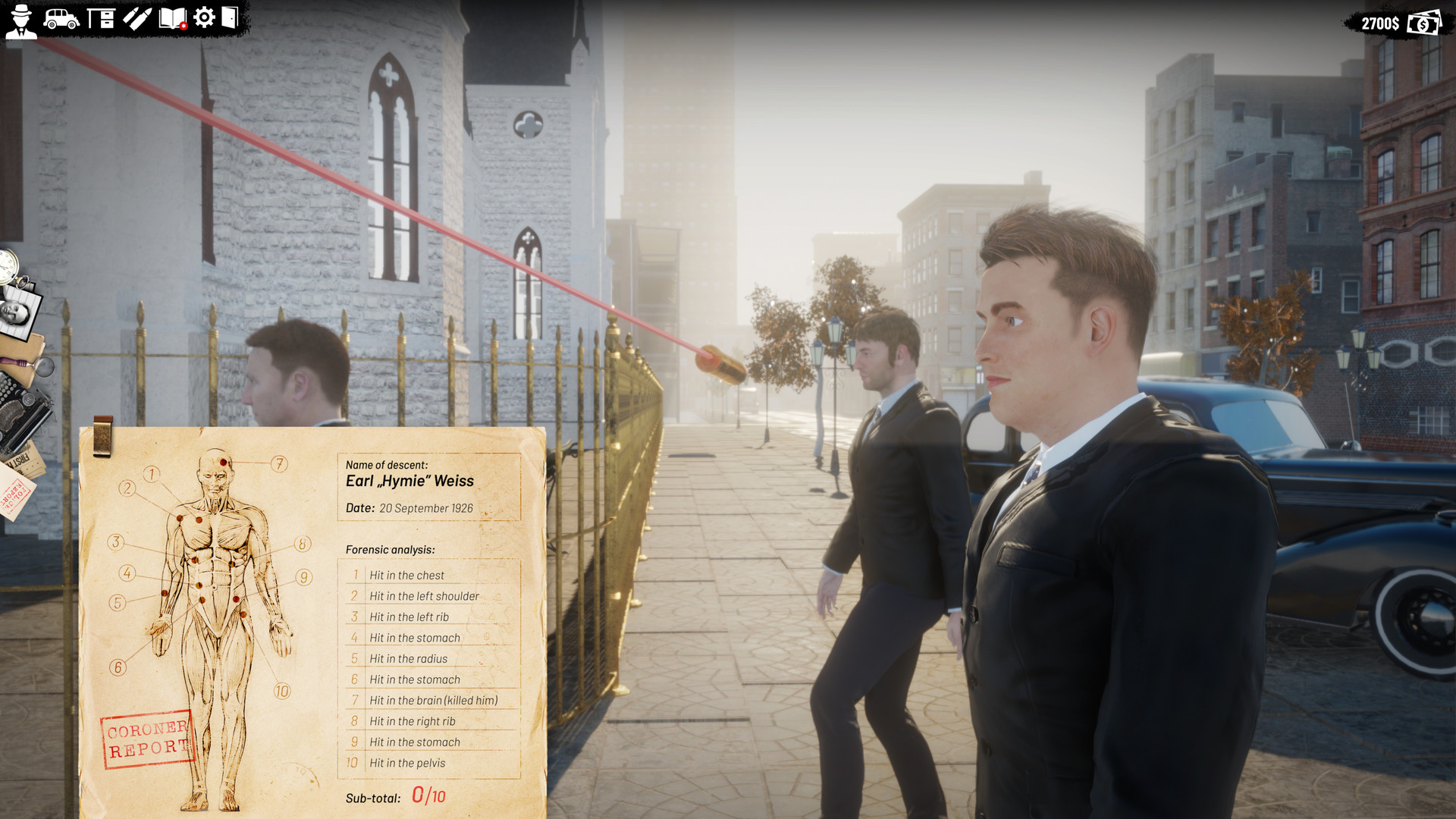Click the exit door icon
The image size is (1456, 819).
[x=230, y=18]
